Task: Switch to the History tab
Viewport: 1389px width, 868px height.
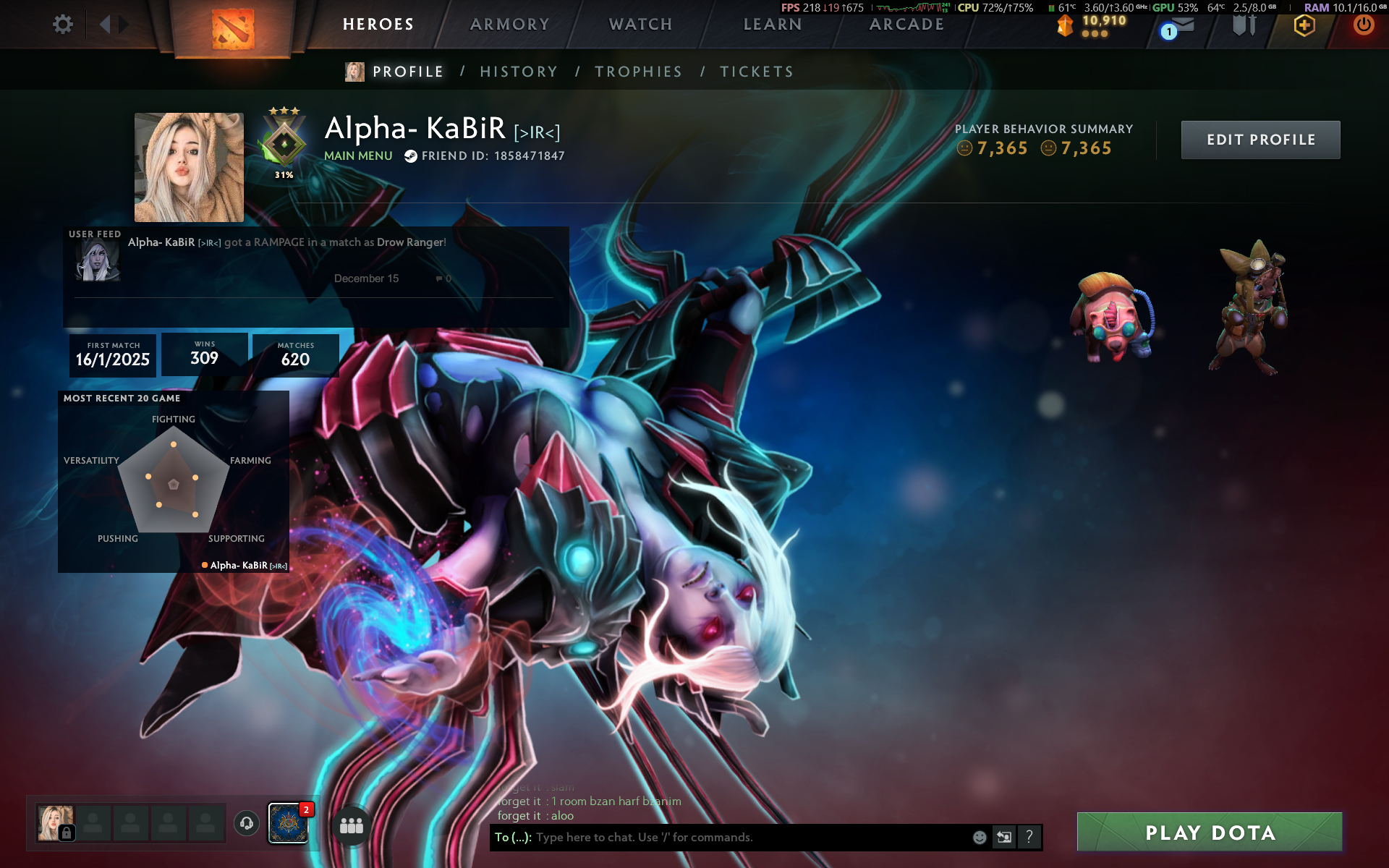Action: pos(519,72)
